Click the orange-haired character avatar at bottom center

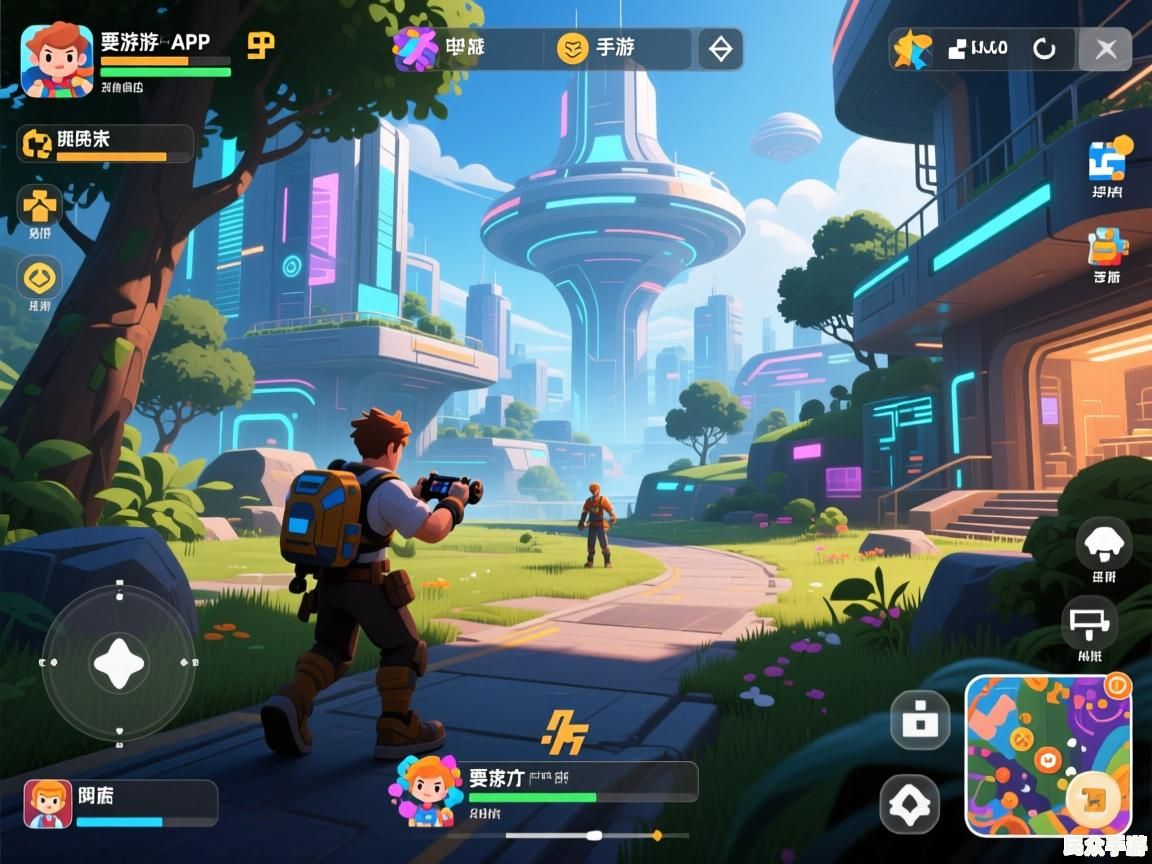pos(429,789)
